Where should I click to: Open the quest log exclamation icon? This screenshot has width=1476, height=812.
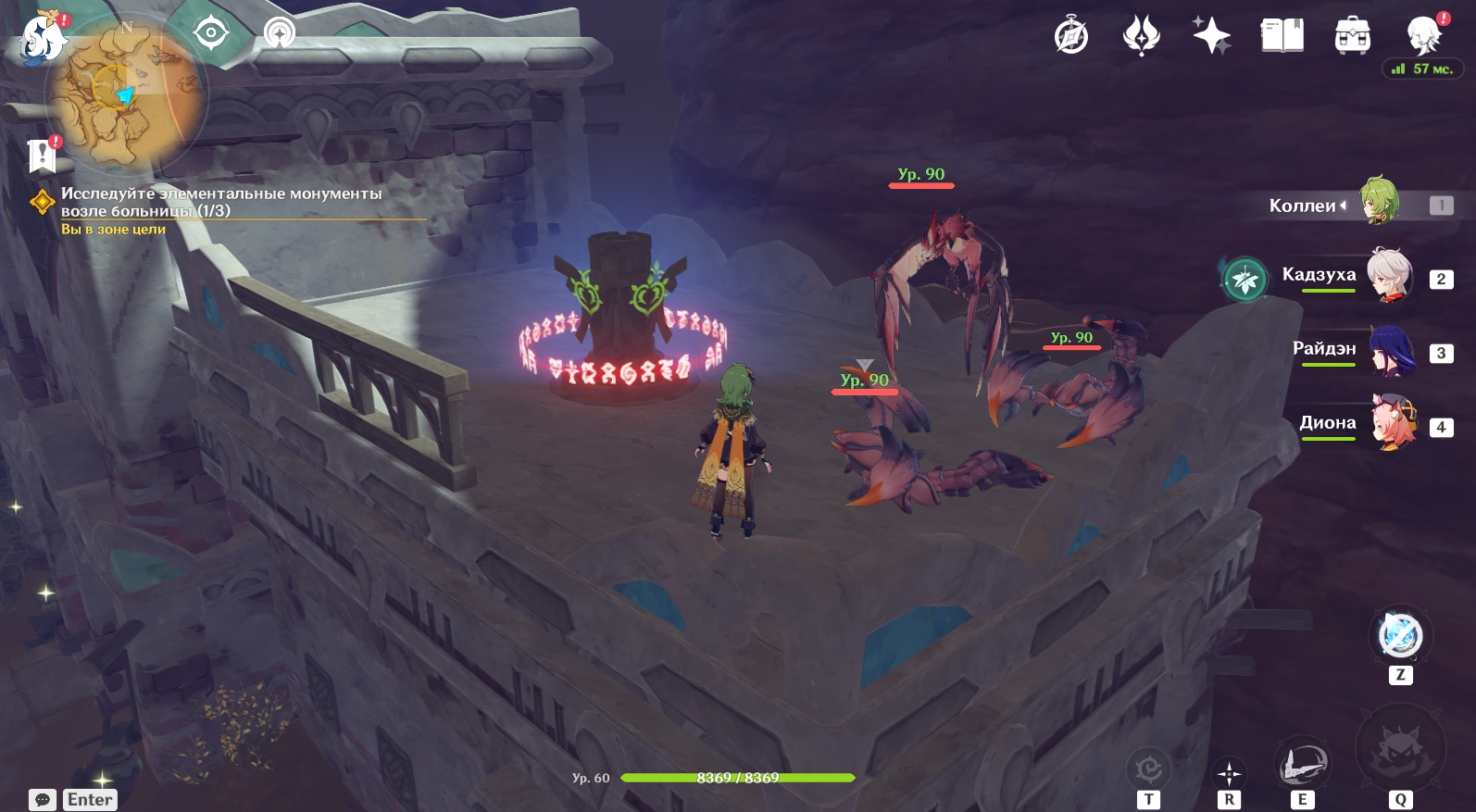[x=42, y=156]
